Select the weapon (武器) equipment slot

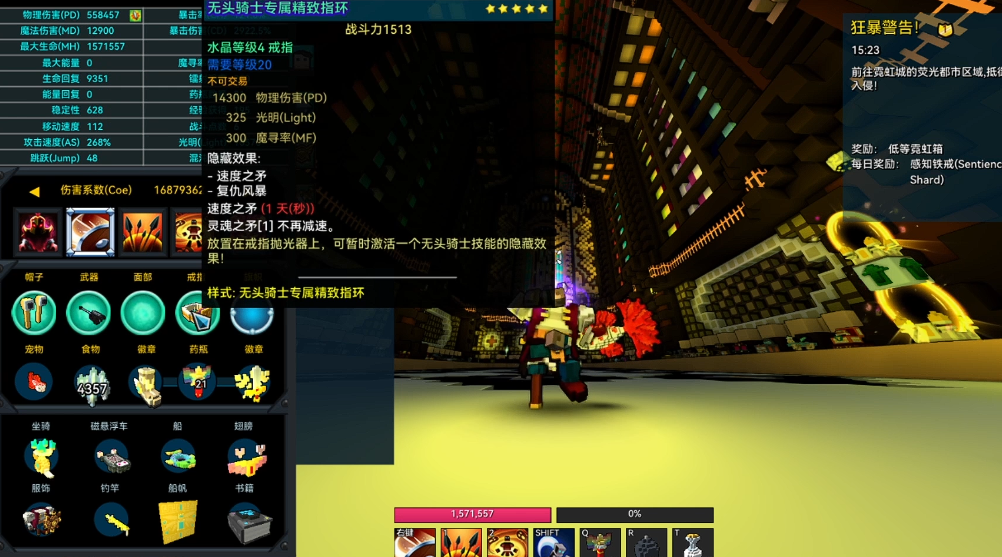pyautogui.click(x=89, y=313)
